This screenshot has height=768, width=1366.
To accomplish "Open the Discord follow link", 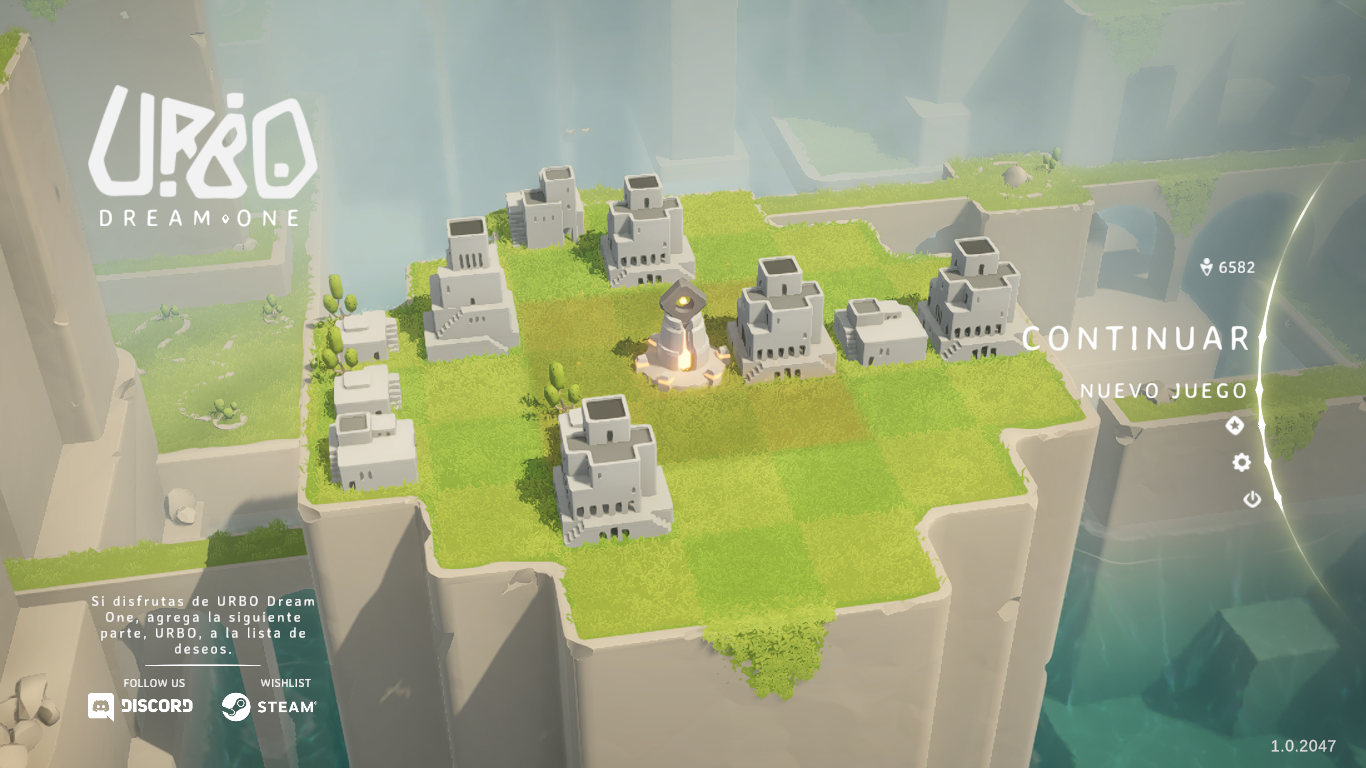I will point(141,706).
